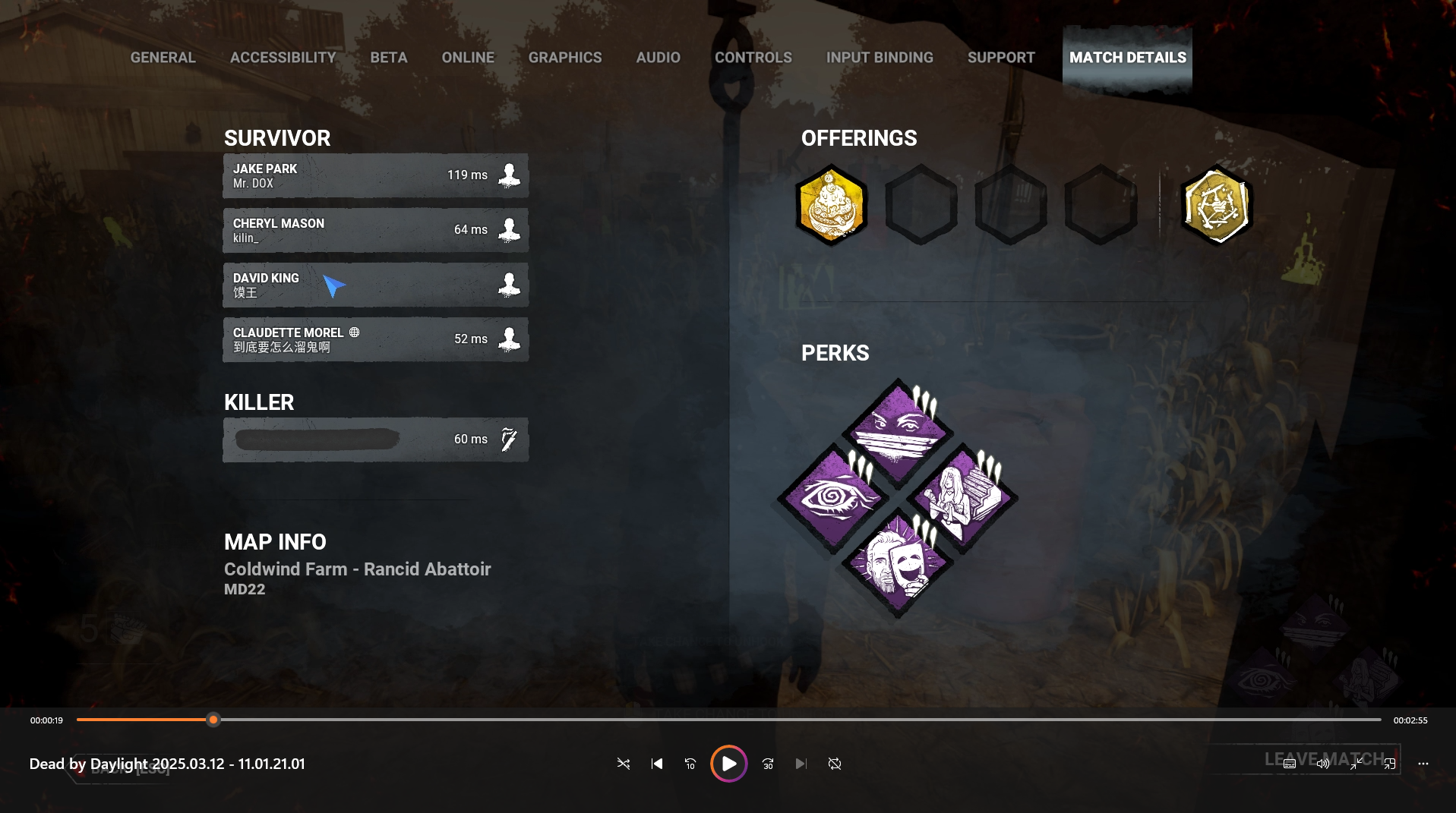
Task: Switch to the GRAPHICS tab
Action: coord(565,57)
